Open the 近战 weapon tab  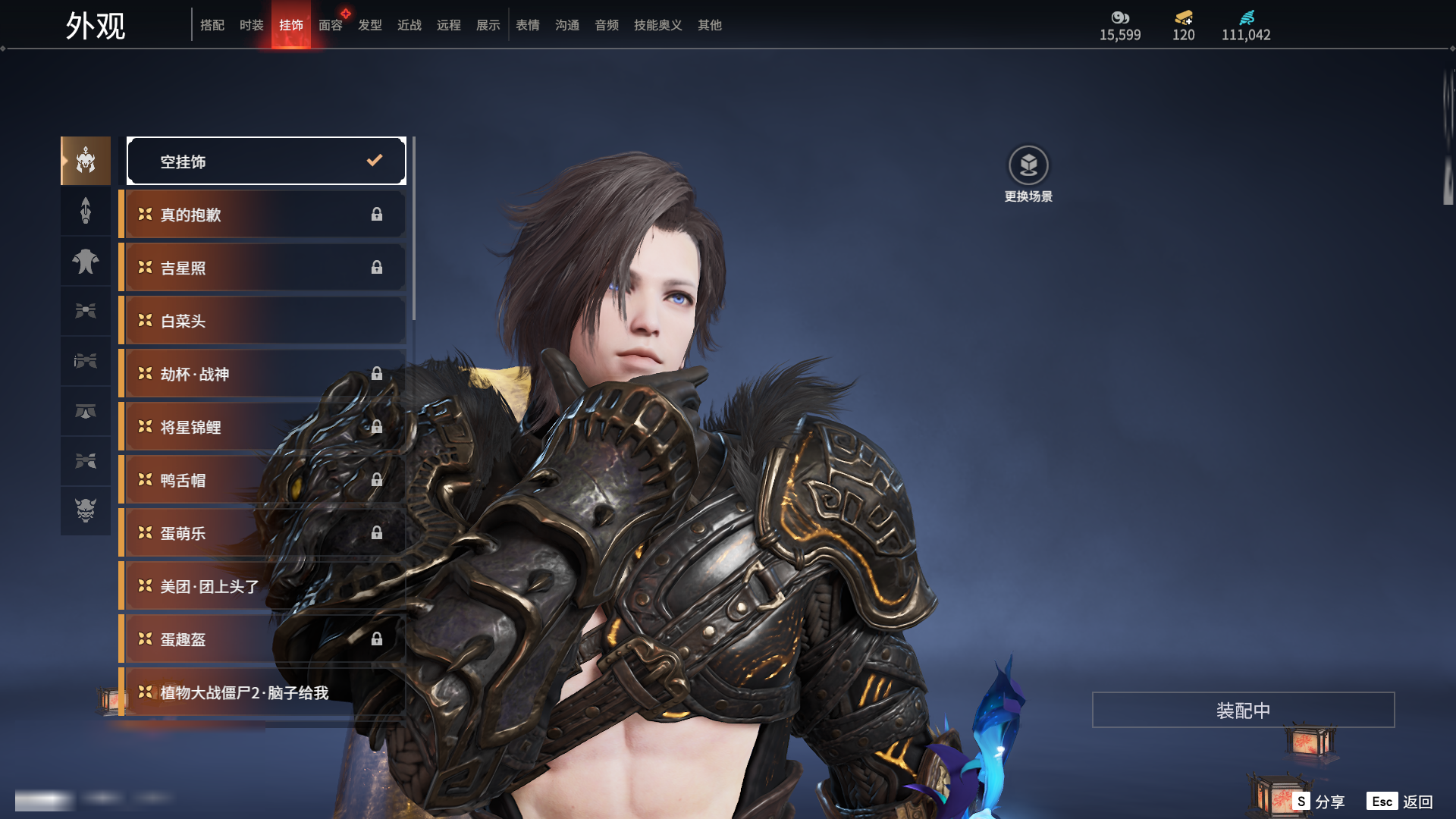(x=409, y=25)
